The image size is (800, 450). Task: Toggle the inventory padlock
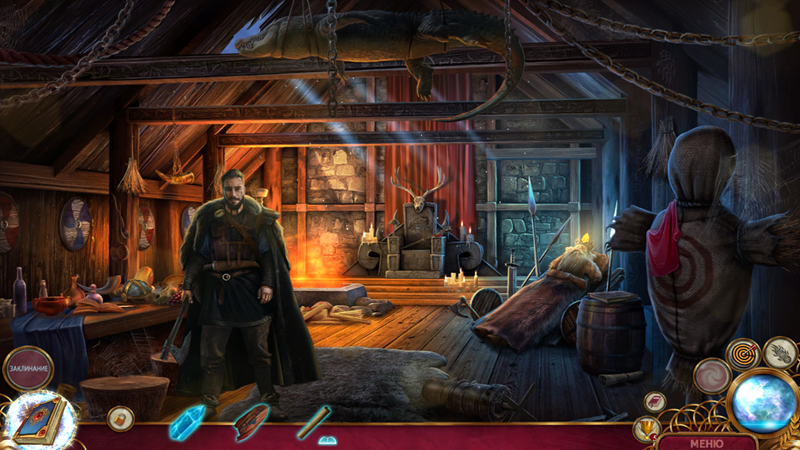(x=120, y=417)
